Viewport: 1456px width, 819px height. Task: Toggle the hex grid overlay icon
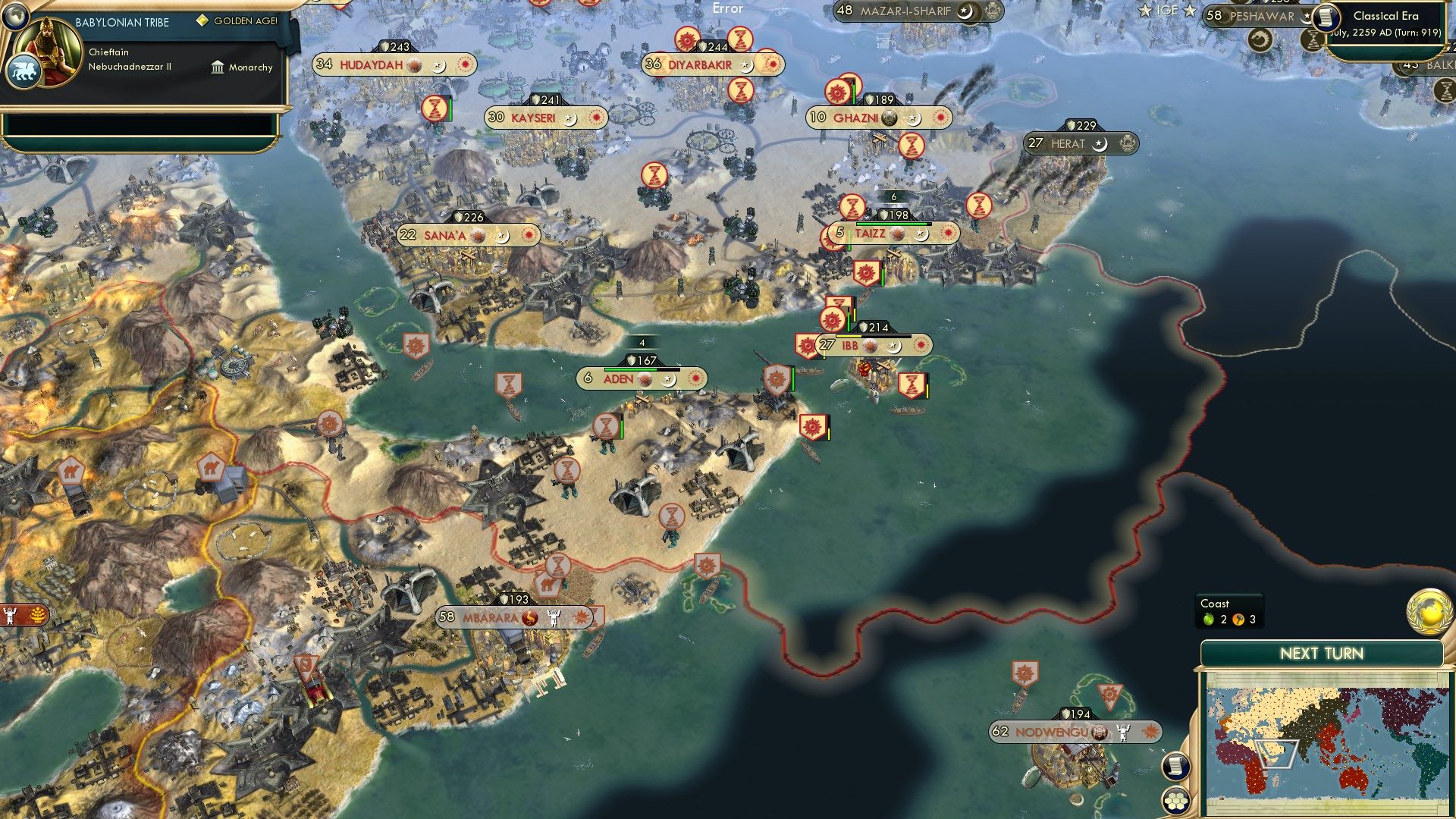point(1176,802)
